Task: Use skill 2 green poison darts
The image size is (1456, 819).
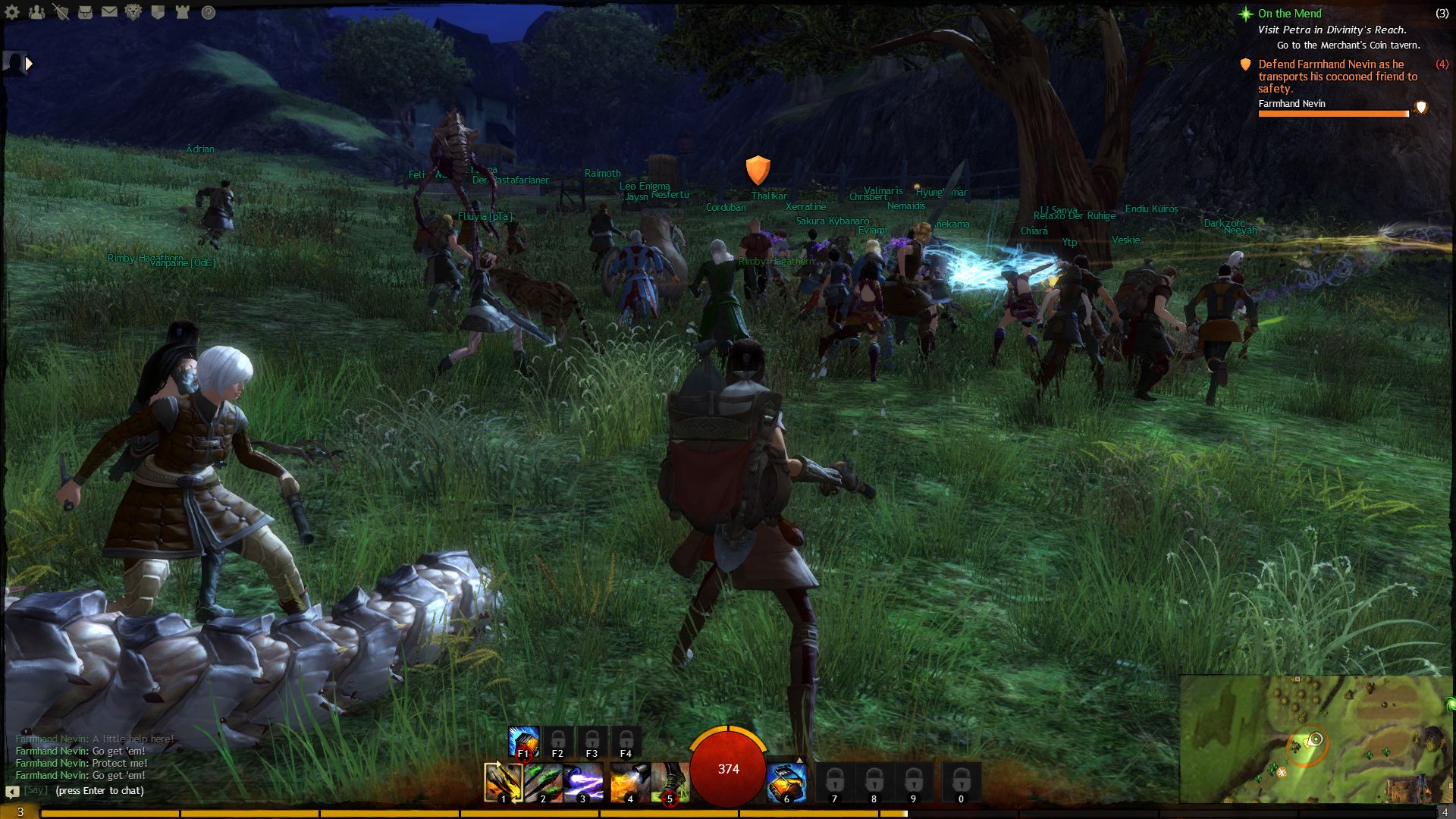Action: (x=543, y=783)
